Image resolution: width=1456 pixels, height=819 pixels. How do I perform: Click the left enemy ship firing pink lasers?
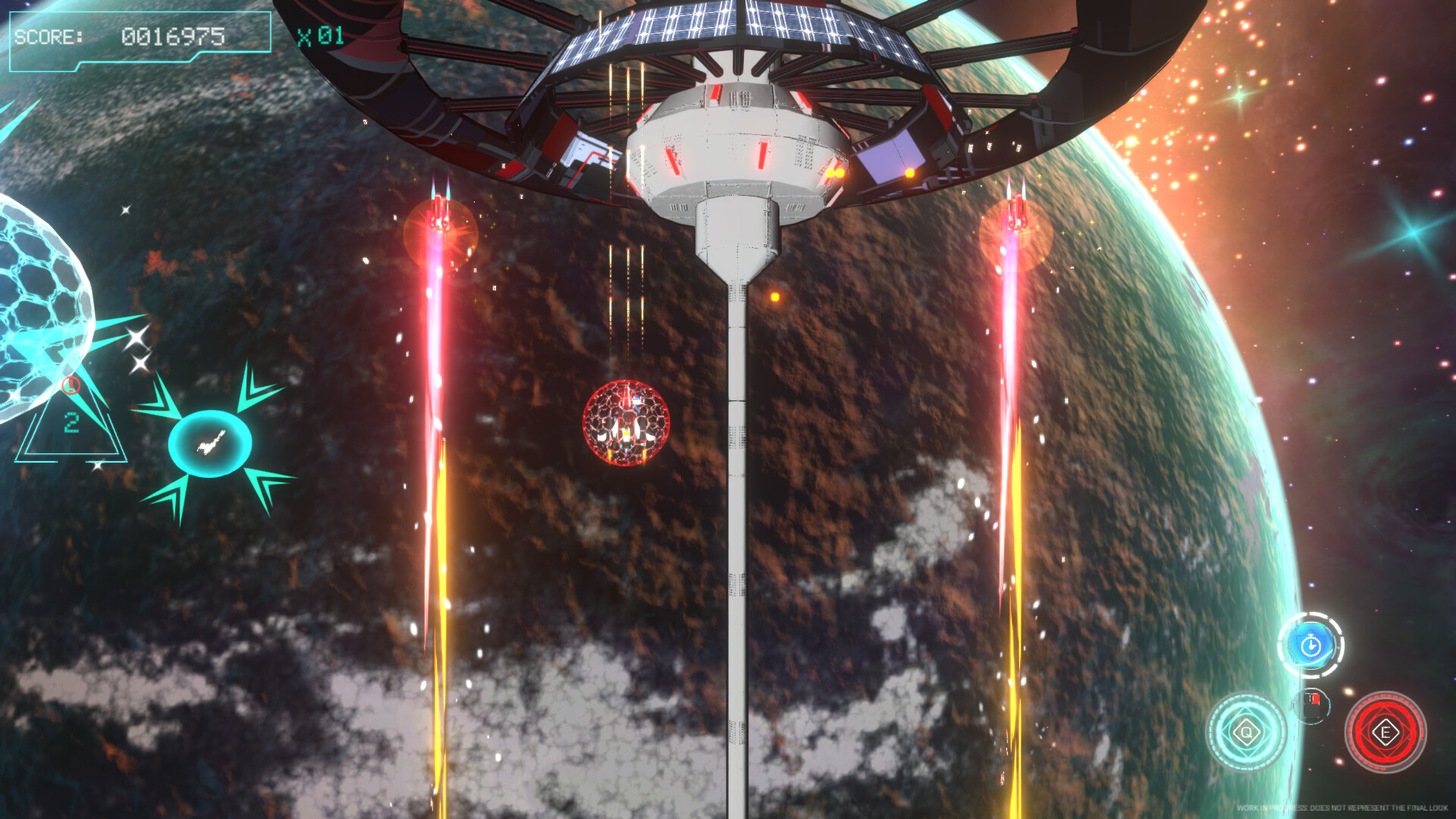[x=438, y=212]
